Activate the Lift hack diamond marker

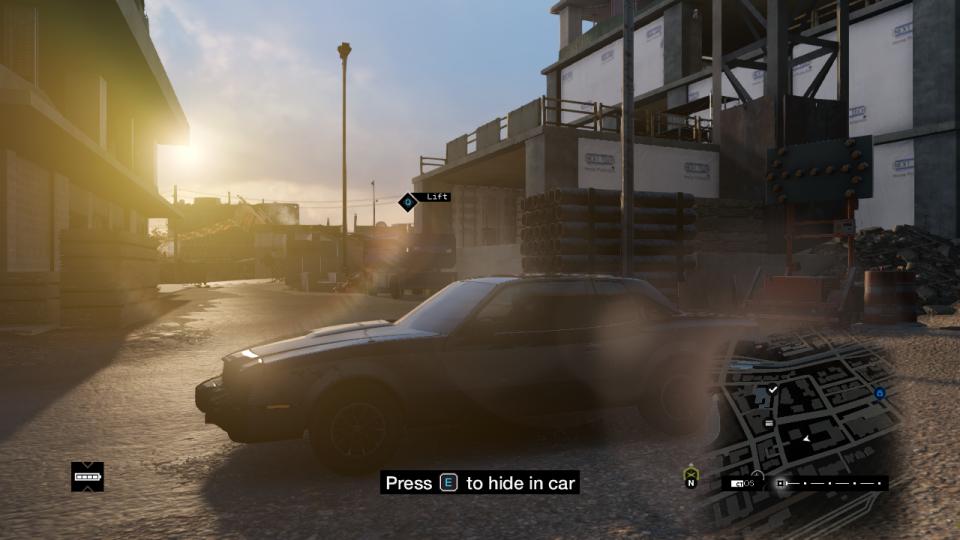pyautogui.click(x=407, y=201)
